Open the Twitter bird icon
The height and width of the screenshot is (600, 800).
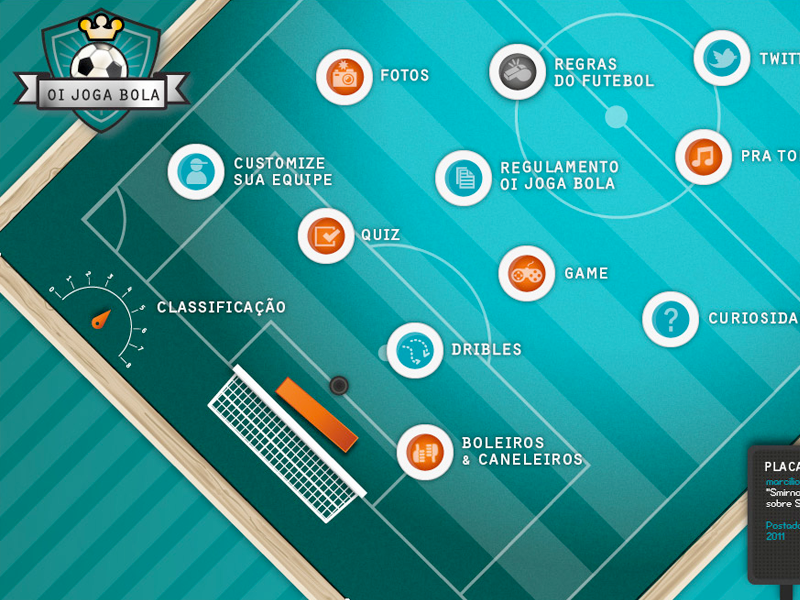(x=721, y=58)
